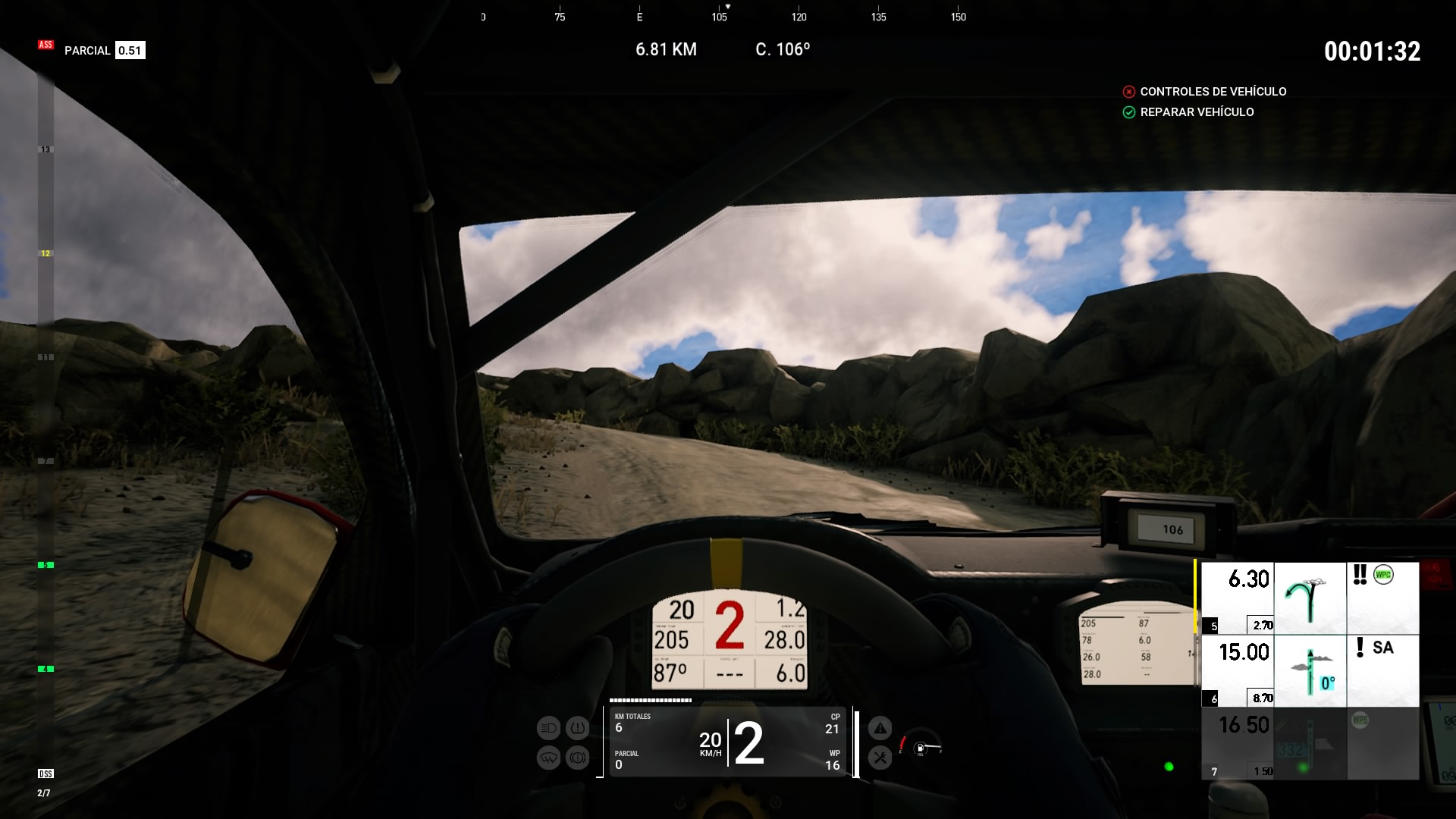Open Controles de Vehículo option
The height and width of the screenshot is (819, 1456).
1213,92
